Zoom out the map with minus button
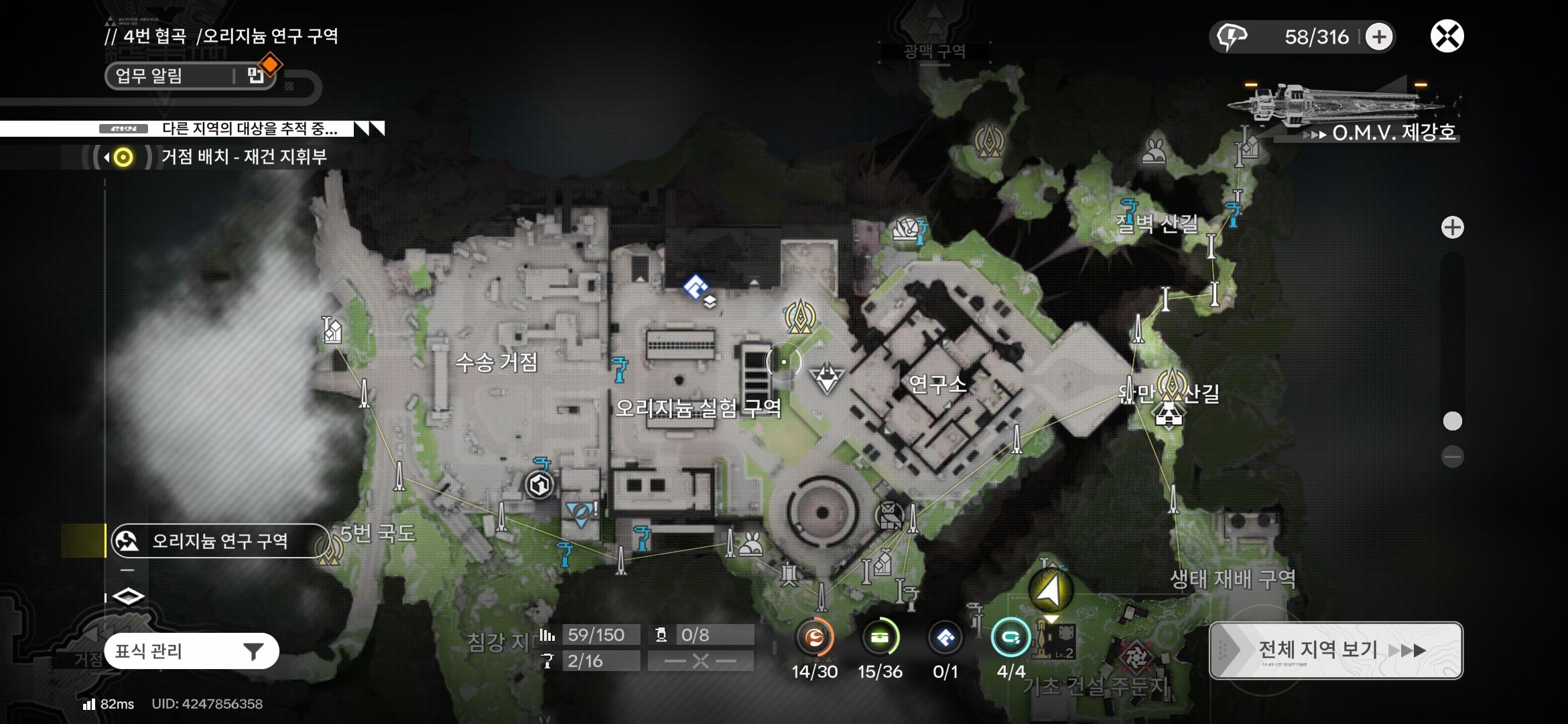Screen dimensions: 1568x724 1452,457
